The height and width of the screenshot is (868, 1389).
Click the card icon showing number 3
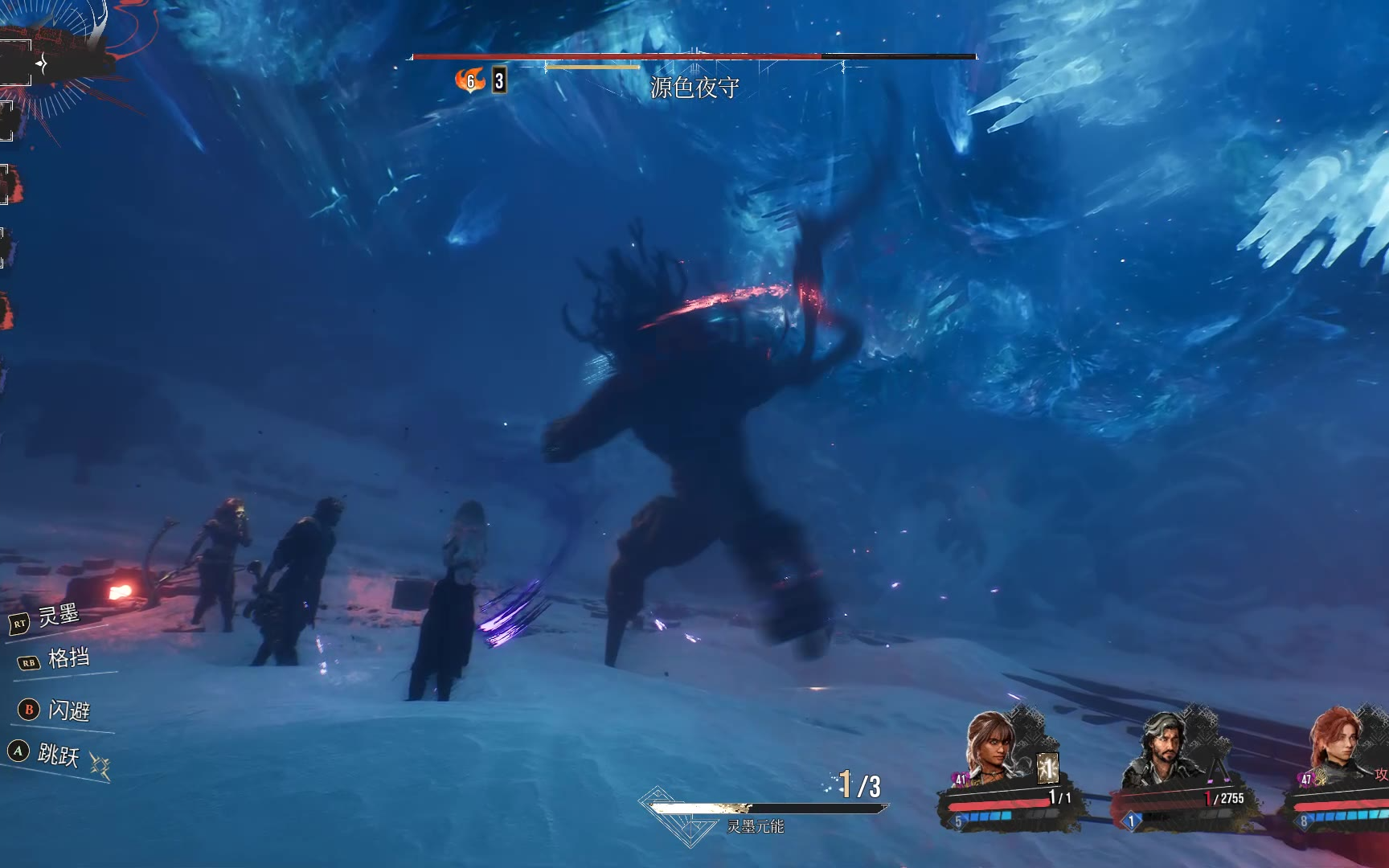pyautogui.click(x=499, y=80)
